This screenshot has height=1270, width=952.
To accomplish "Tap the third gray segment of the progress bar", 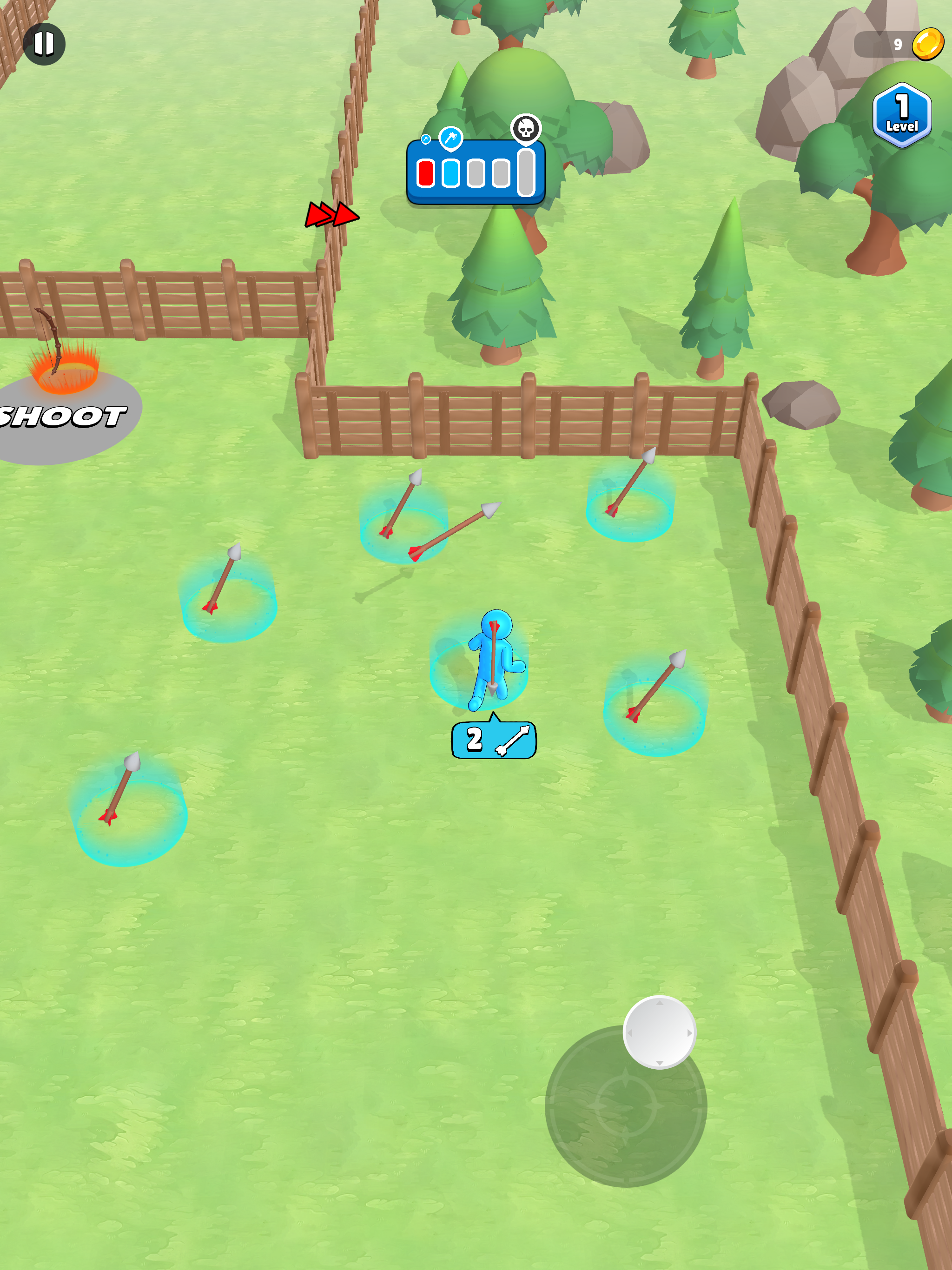I will (476, 172).
